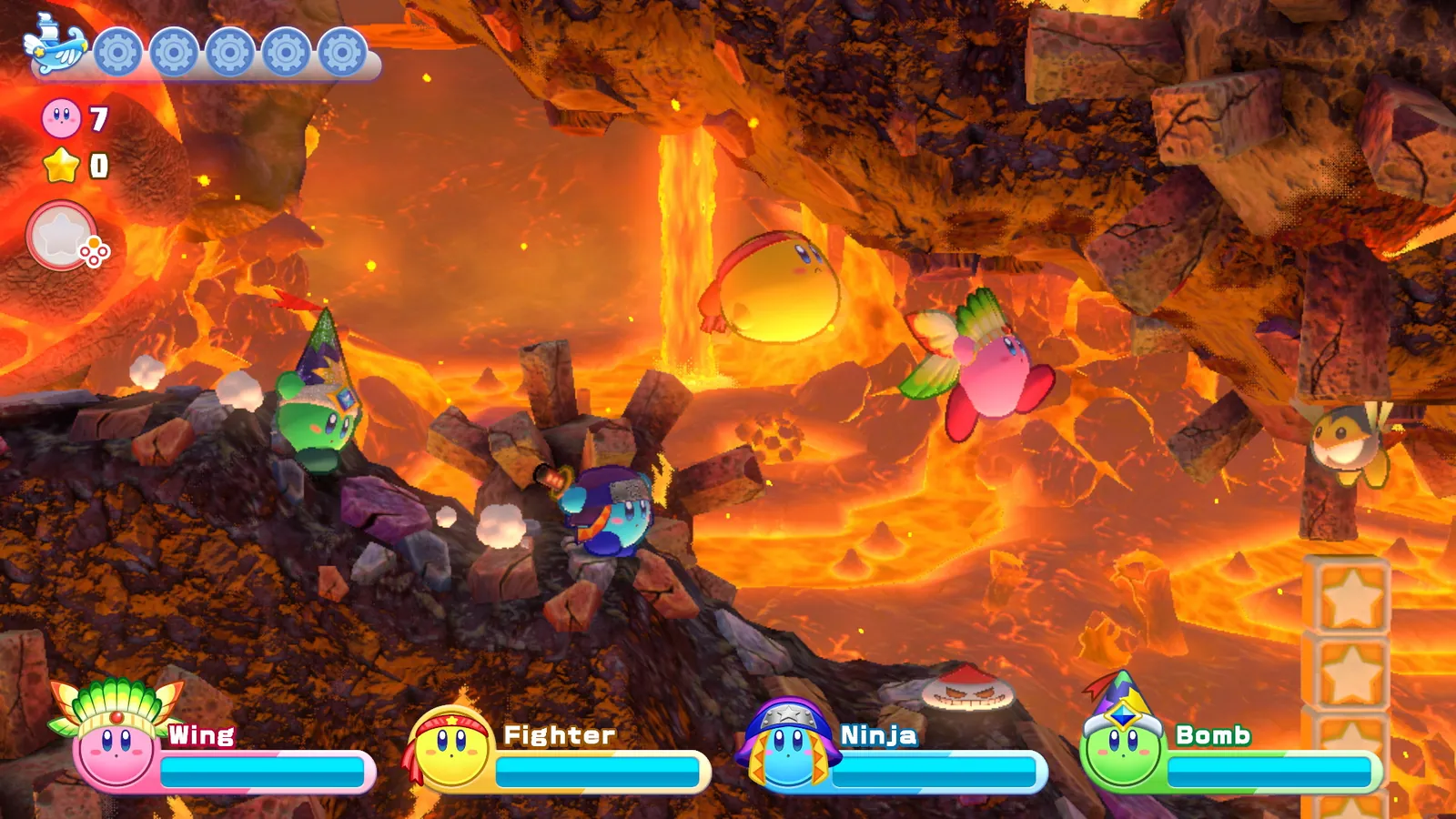Click the last gear slot icon
This screenshot has width=1456, height=819.
(x=341, y=52)
